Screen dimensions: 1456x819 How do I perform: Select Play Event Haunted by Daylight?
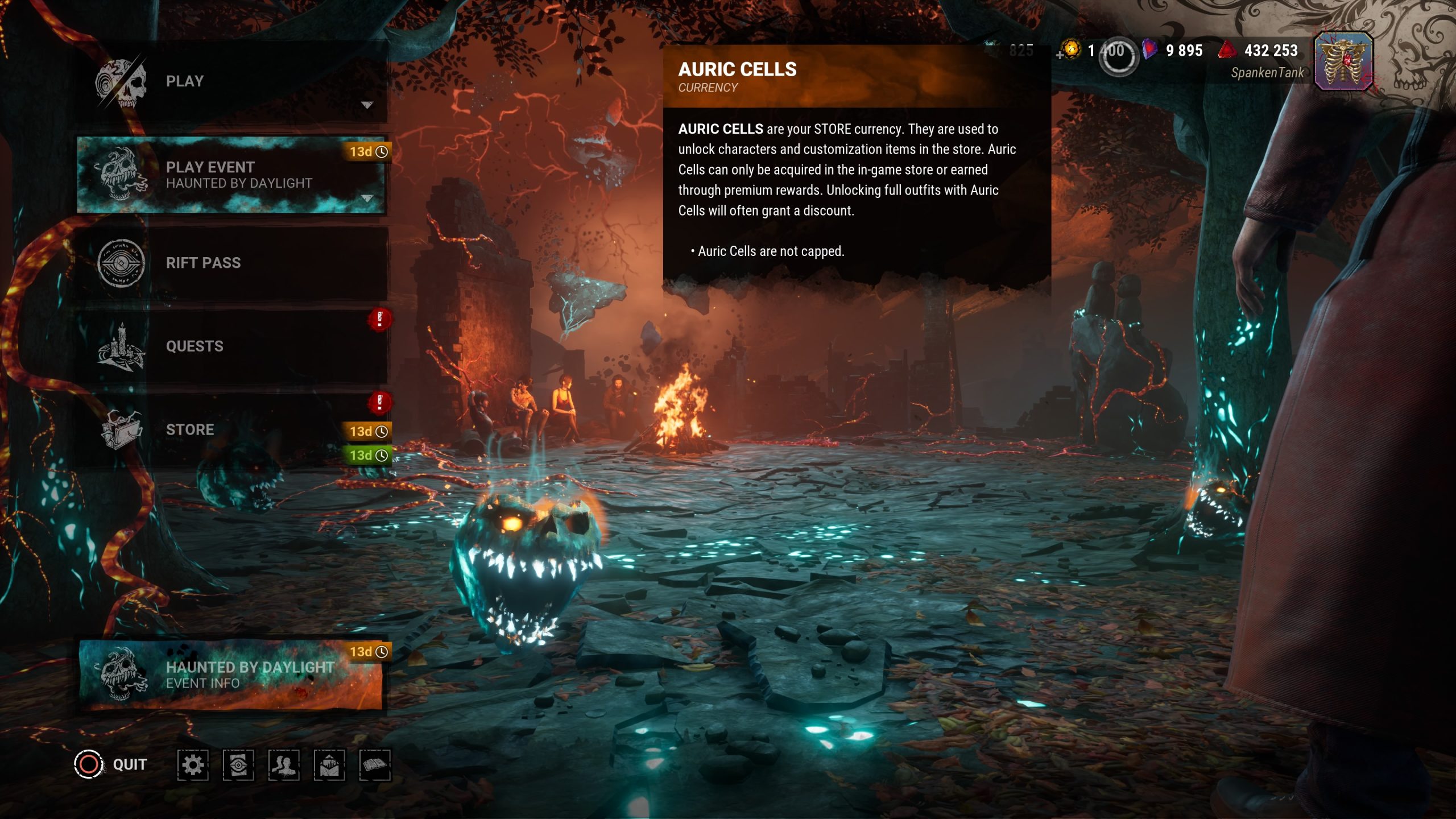click(x=230, y=175)
